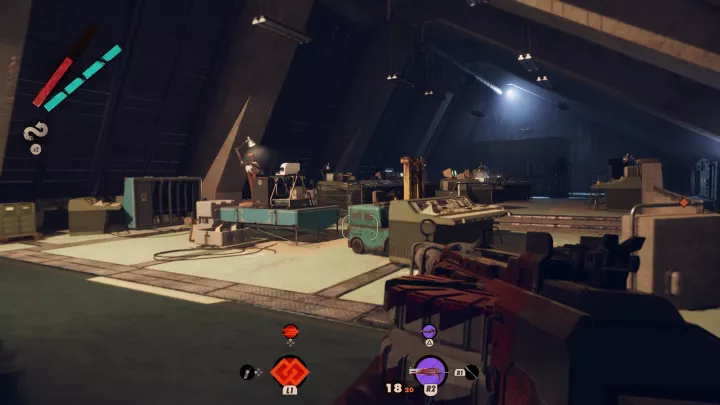
Task: Select the small red striped grenade icon
Action: (x=290, y=331)
